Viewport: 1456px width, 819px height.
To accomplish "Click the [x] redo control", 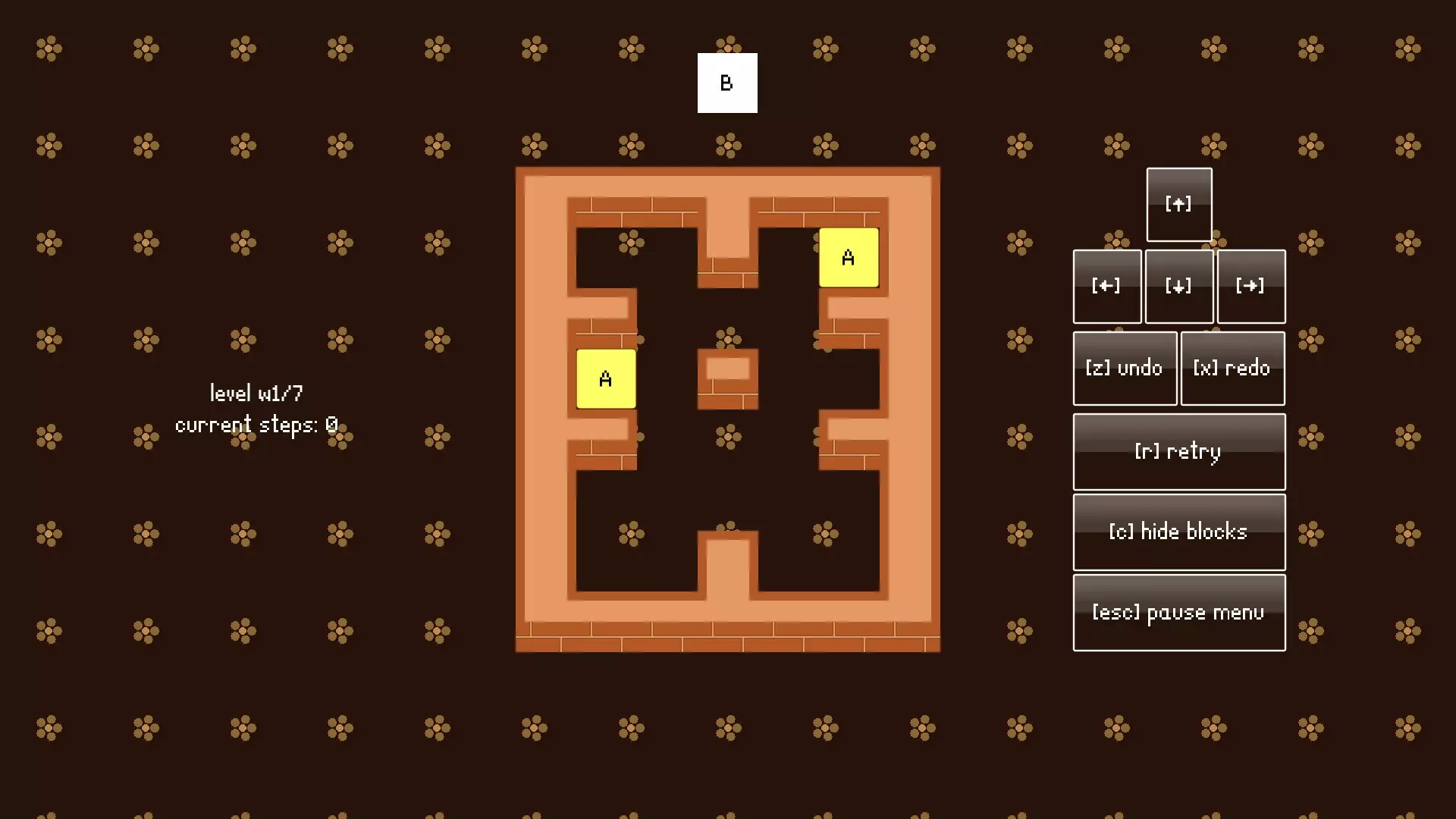I will (1232, 368).
